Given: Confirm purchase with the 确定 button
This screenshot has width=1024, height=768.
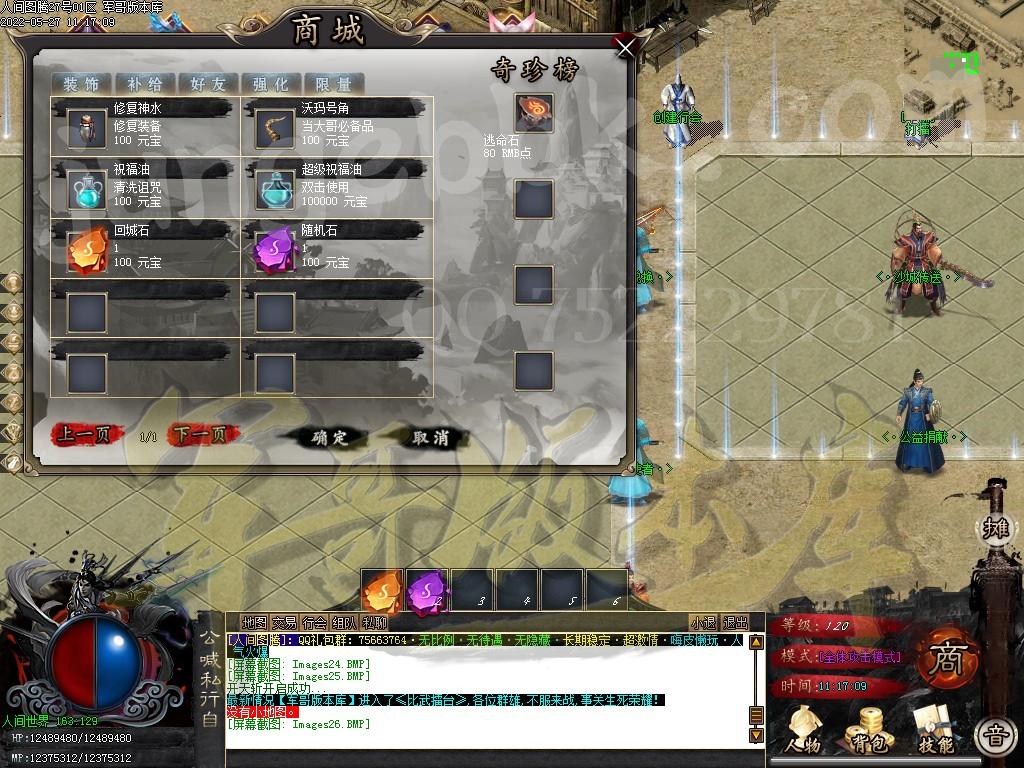Looking at the screenshot, I should tap(329, 437).
